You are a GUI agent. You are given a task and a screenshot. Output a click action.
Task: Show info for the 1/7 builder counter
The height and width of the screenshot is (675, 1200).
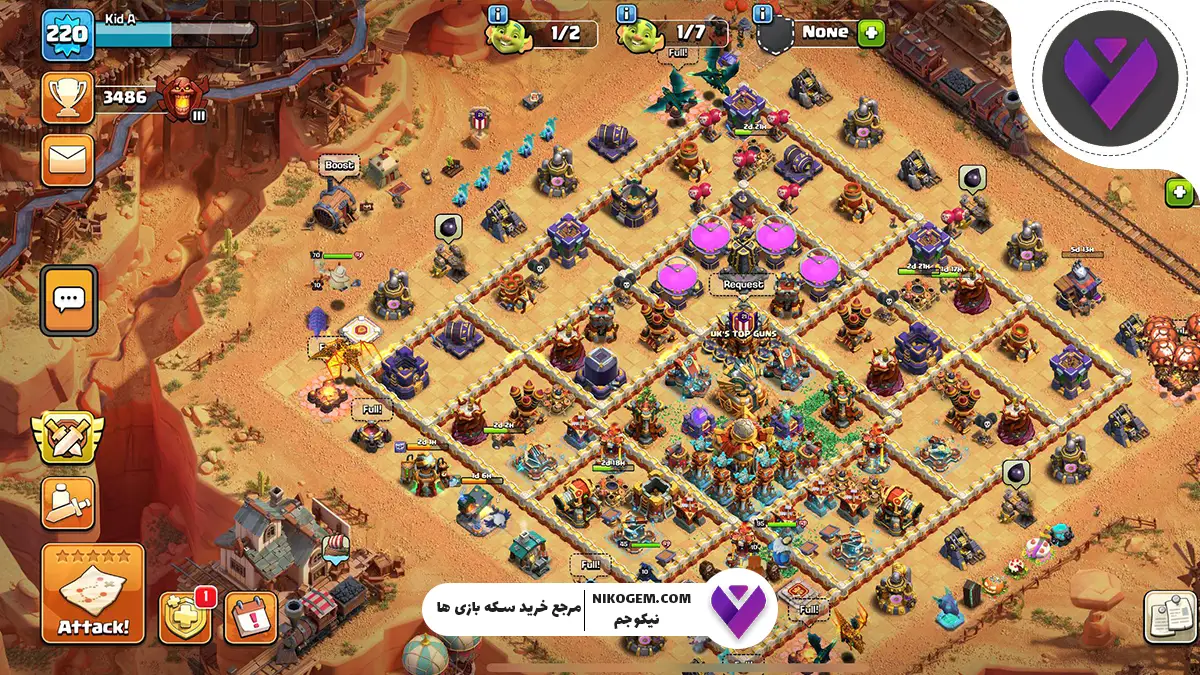tap(627, 13)
